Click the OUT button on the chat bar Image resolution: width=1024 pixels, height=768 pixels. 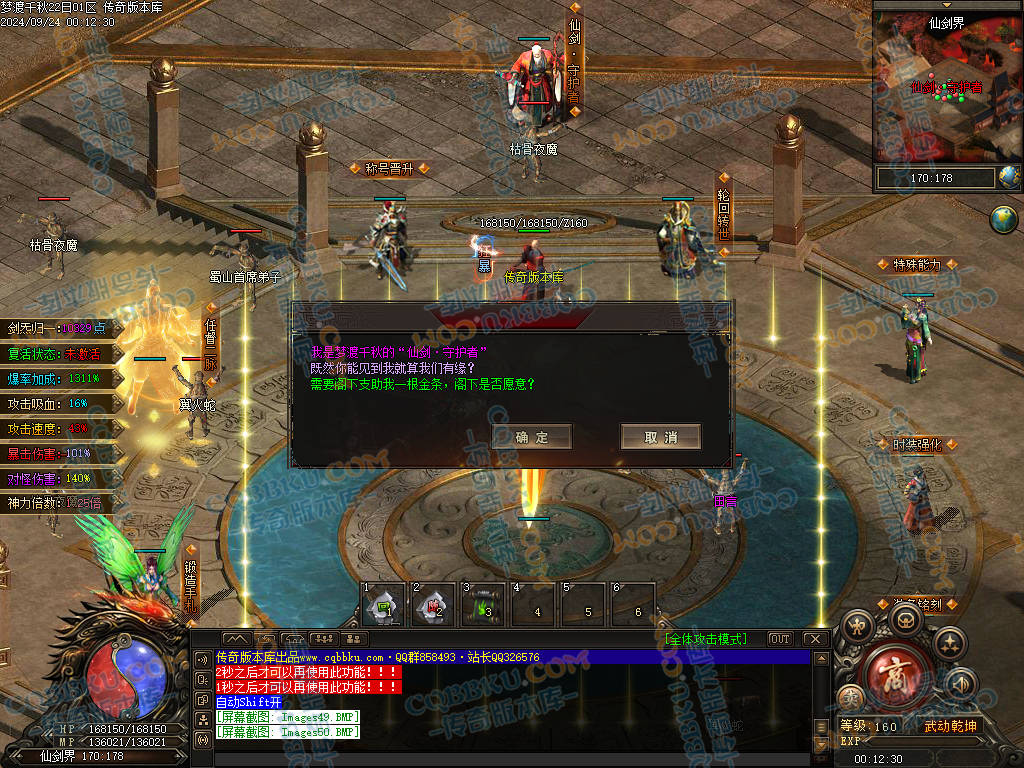tap(780, 639)
